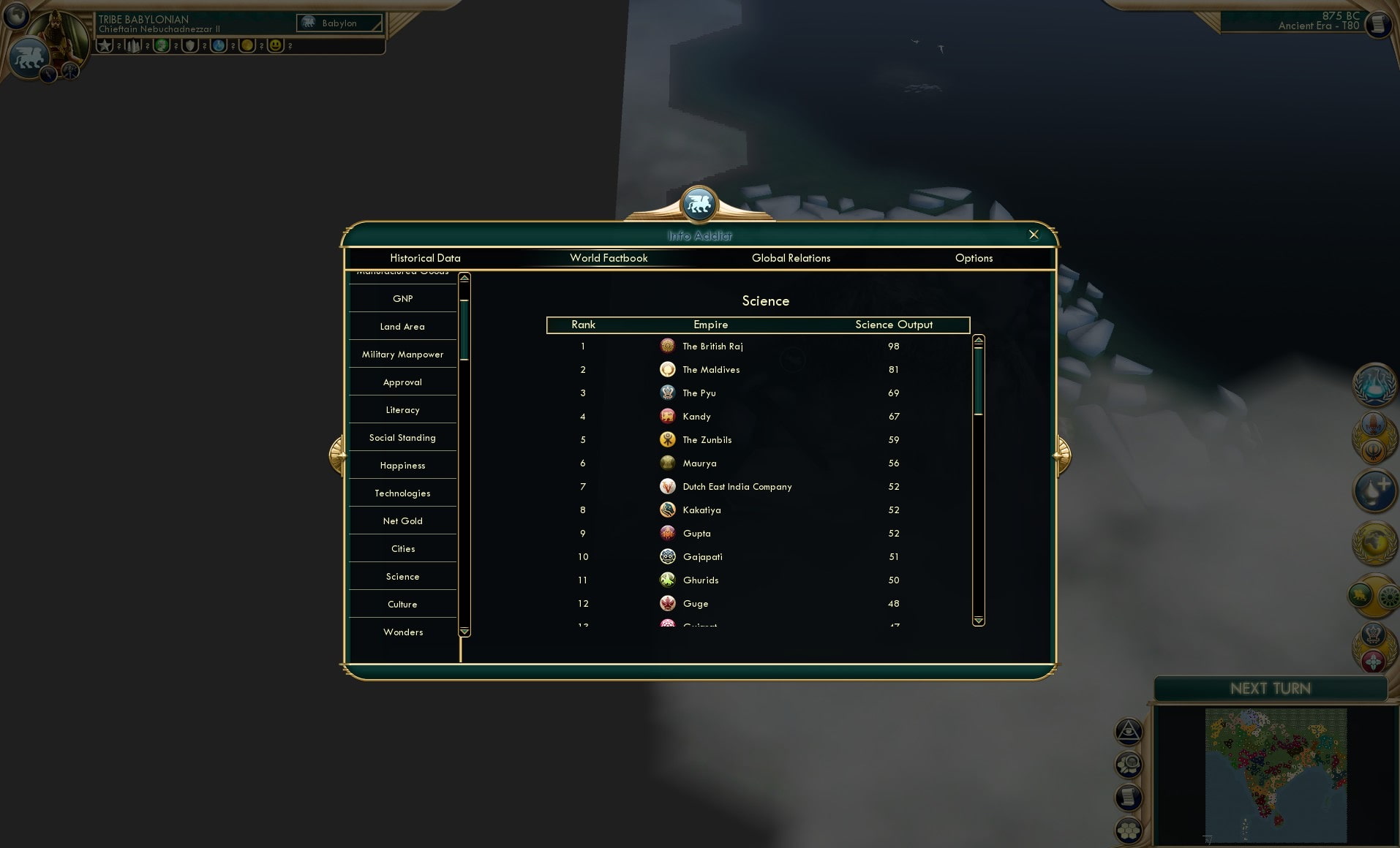Open the Babylon selector in the top bar
Image resolution: width=1400 pixels, height=848 pixels.
click(x=339, y=23)
